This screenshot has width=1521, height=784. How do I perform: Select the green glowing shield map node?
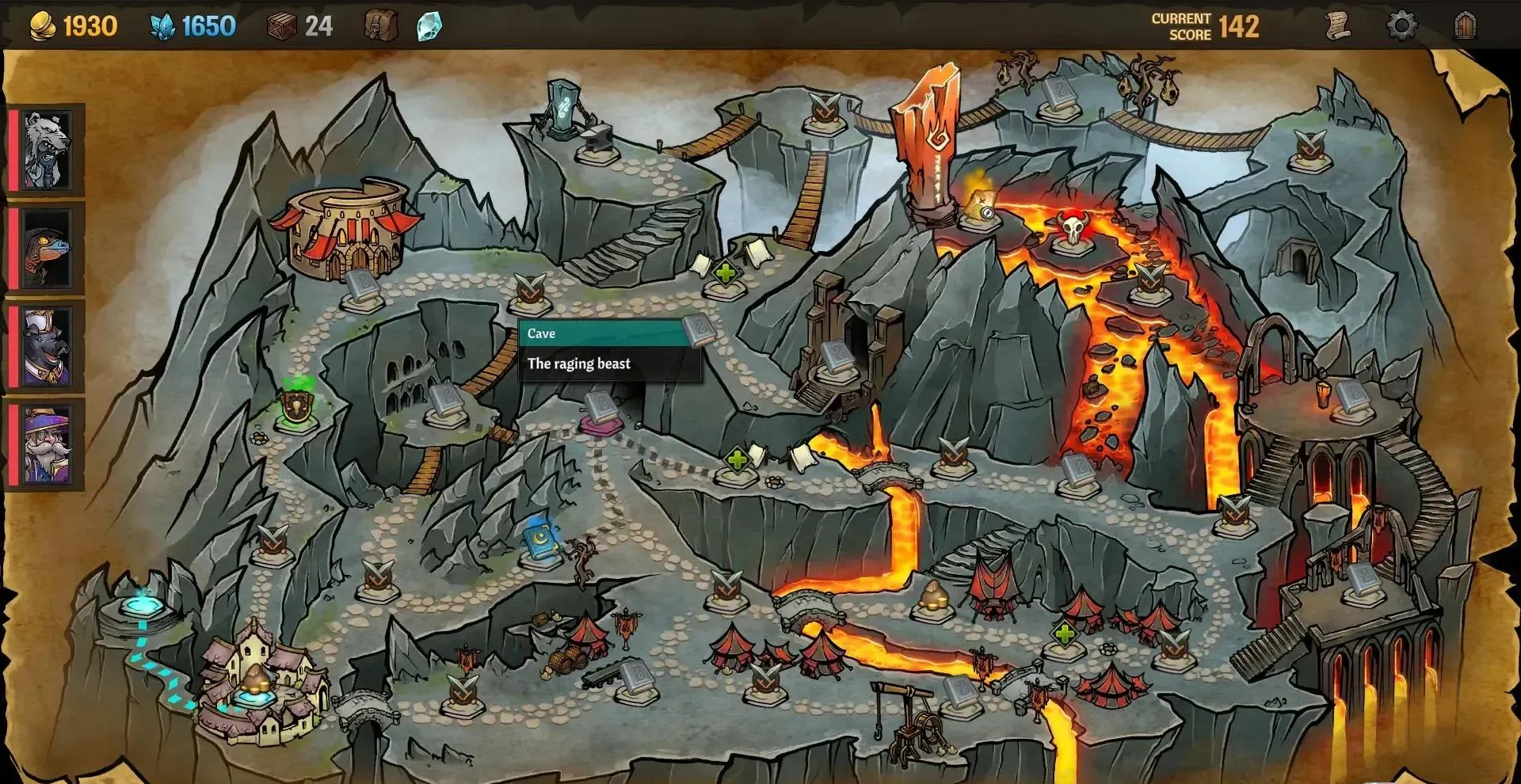[297, 405]
